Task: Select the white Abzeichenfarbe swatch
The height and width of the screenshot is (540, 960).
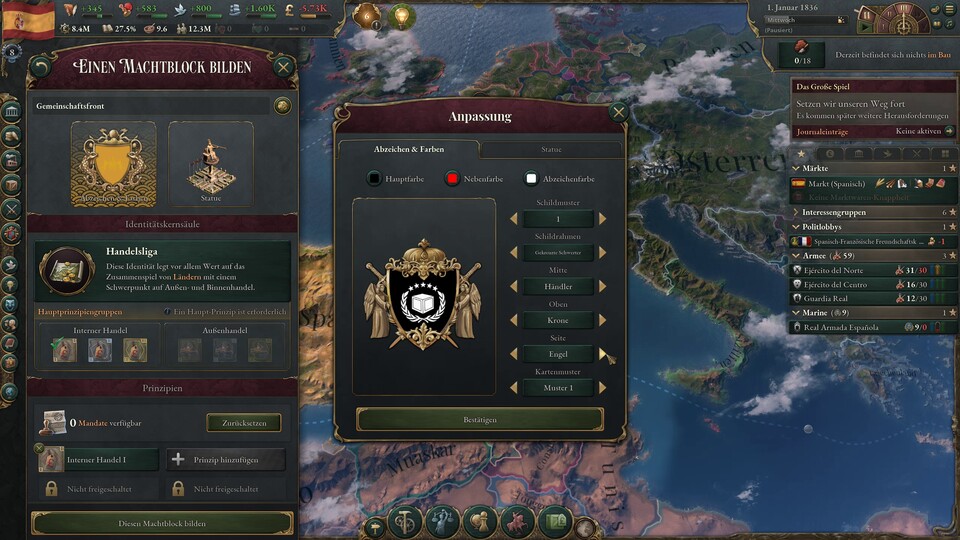Action: tap(531, 179)
